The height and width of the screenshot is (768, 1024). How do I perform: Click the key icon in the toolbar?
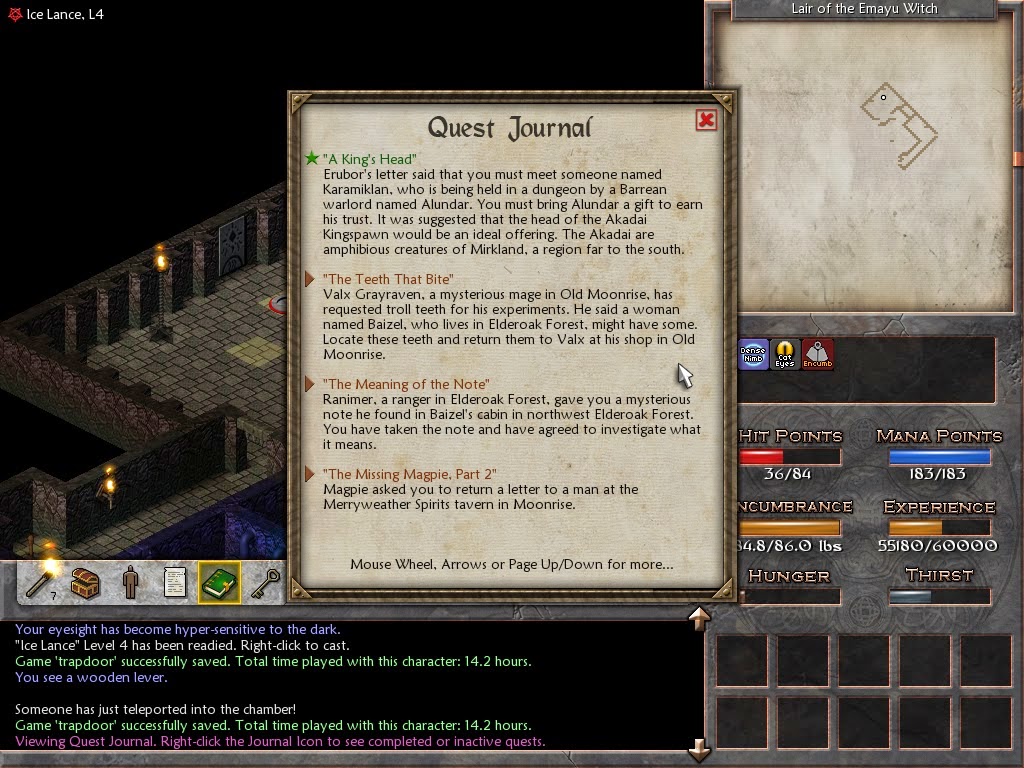263,582
